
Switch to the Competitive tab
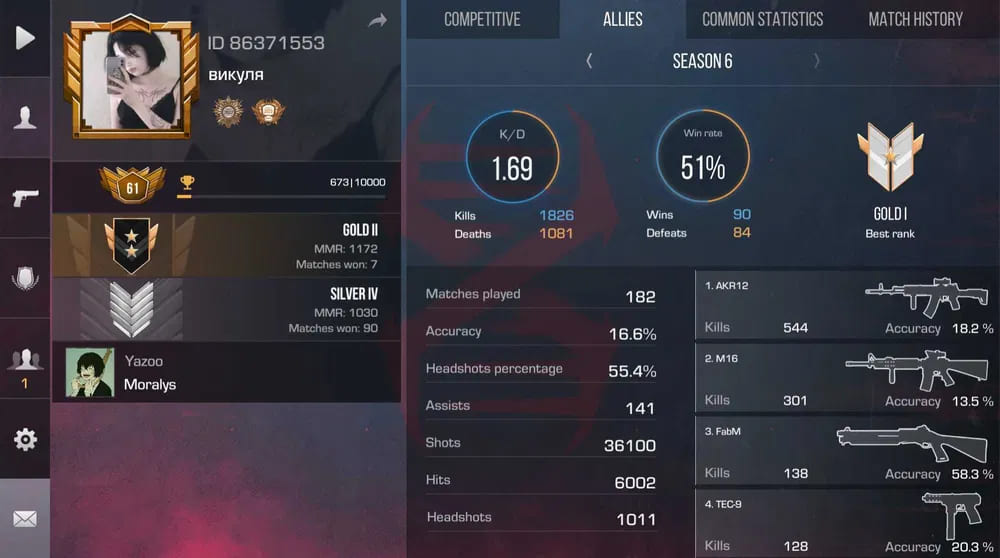482,19
